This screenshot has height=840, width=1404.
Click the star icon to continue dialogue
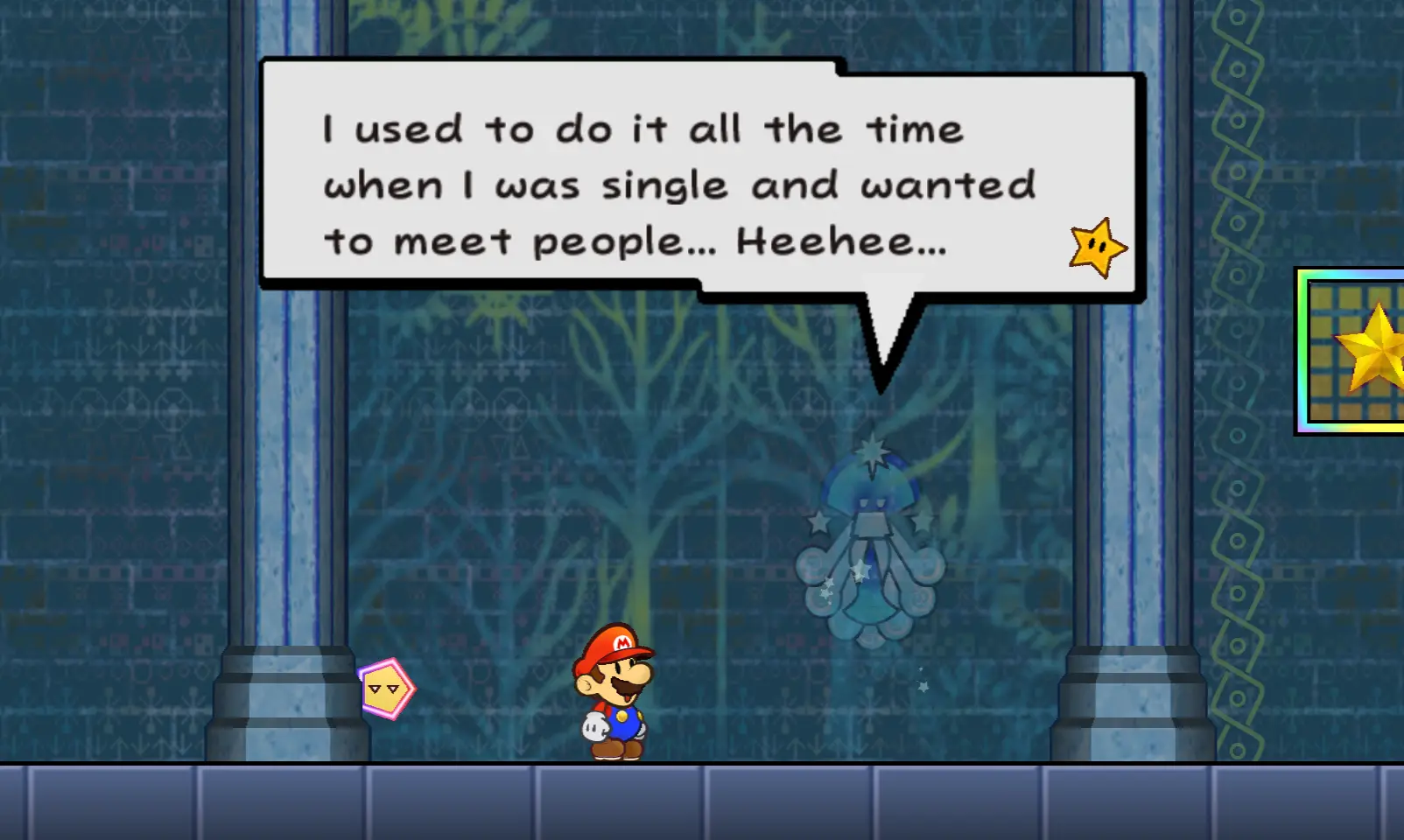pyautogui.click(x=1097, y=248)
